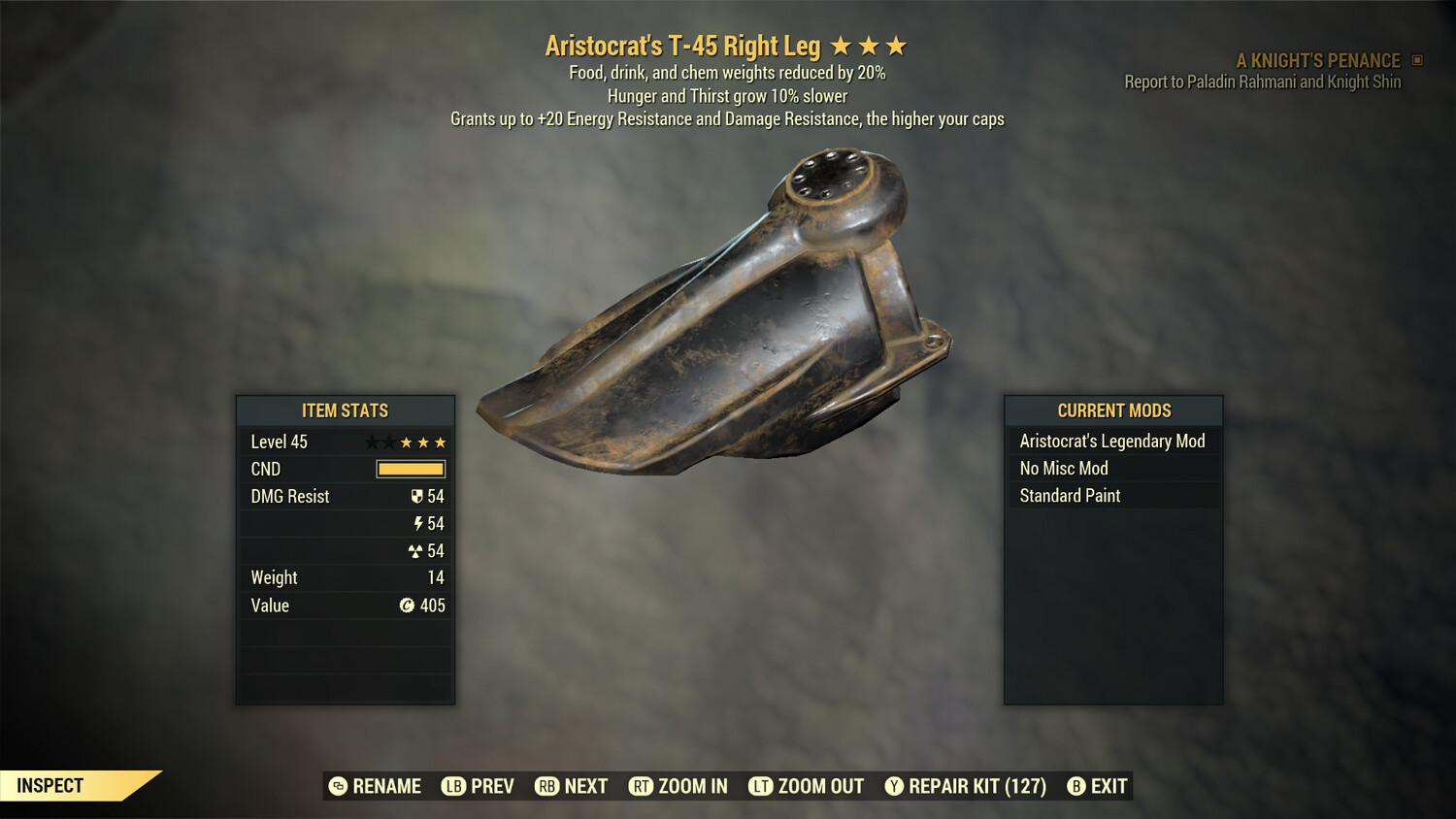Select the Zoom Out action
Screen dimensions: 1456x819
pyautogui.click(x=807, y=786)
